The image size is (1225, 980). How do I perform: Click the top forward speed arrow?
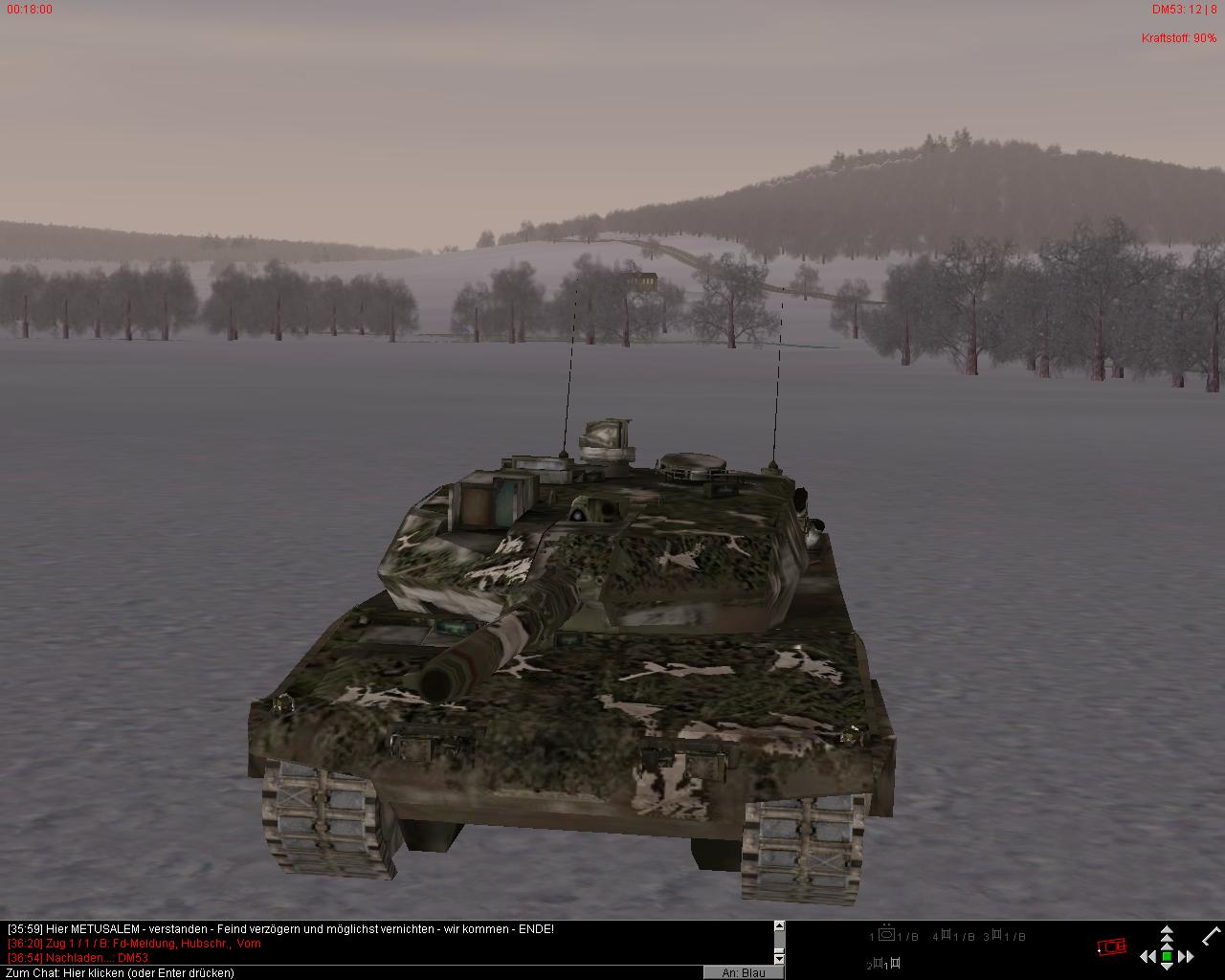(x=1167, y=930)
